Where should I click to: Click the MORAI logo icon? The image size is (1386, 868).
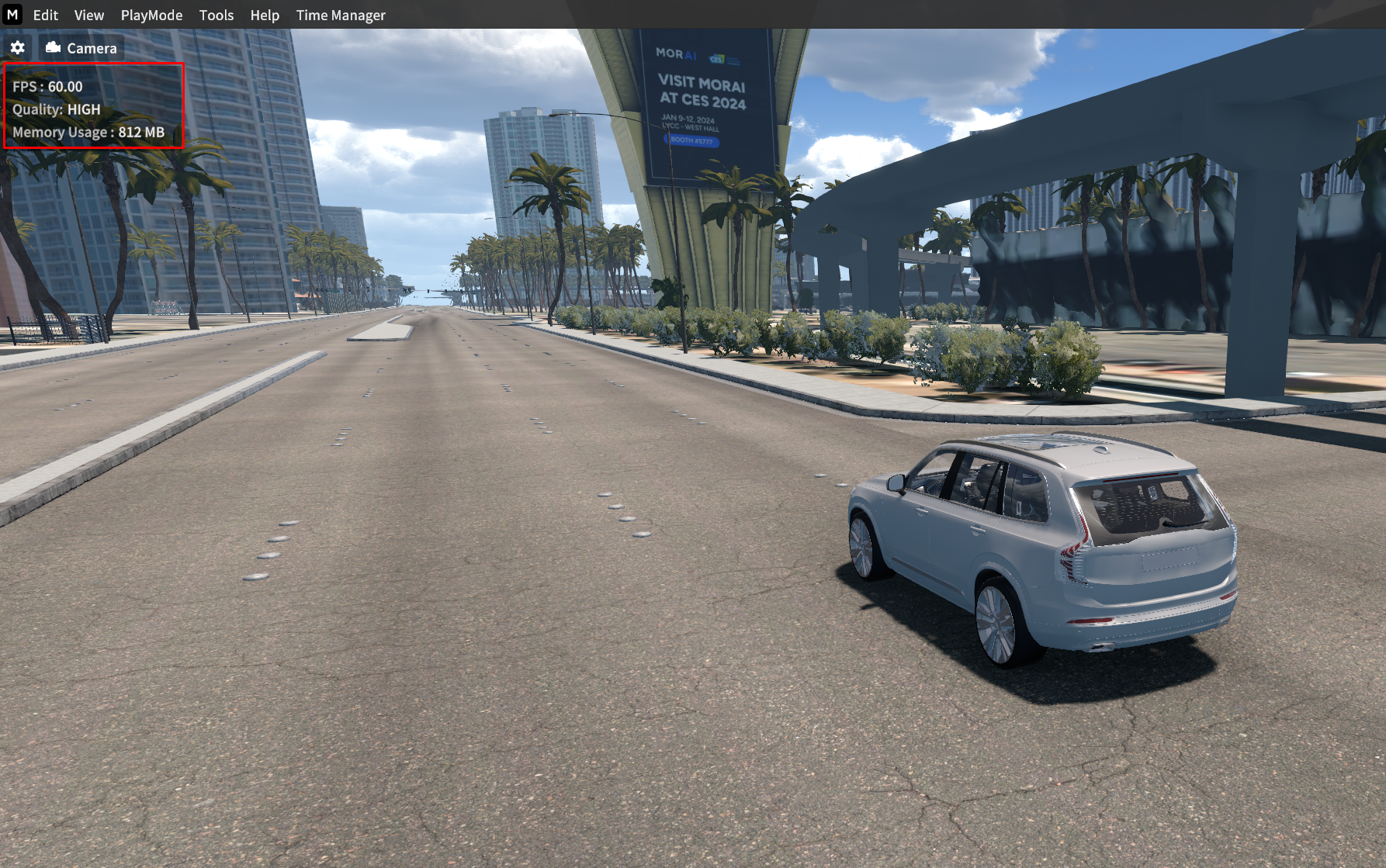[x=12, y=15]
